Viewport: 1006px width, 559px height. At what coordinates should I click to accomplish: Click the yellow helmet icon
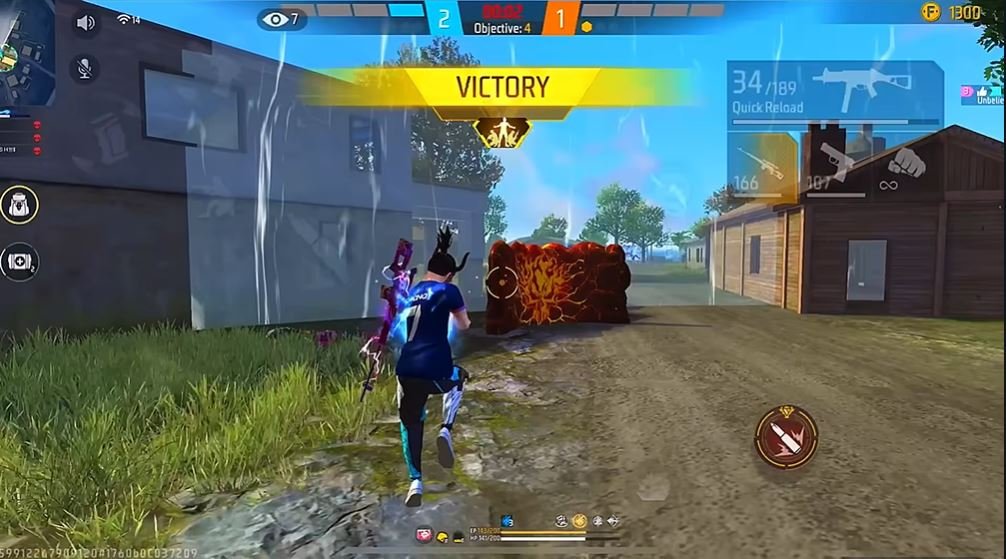pyautogui.click(x=443, y=537)
